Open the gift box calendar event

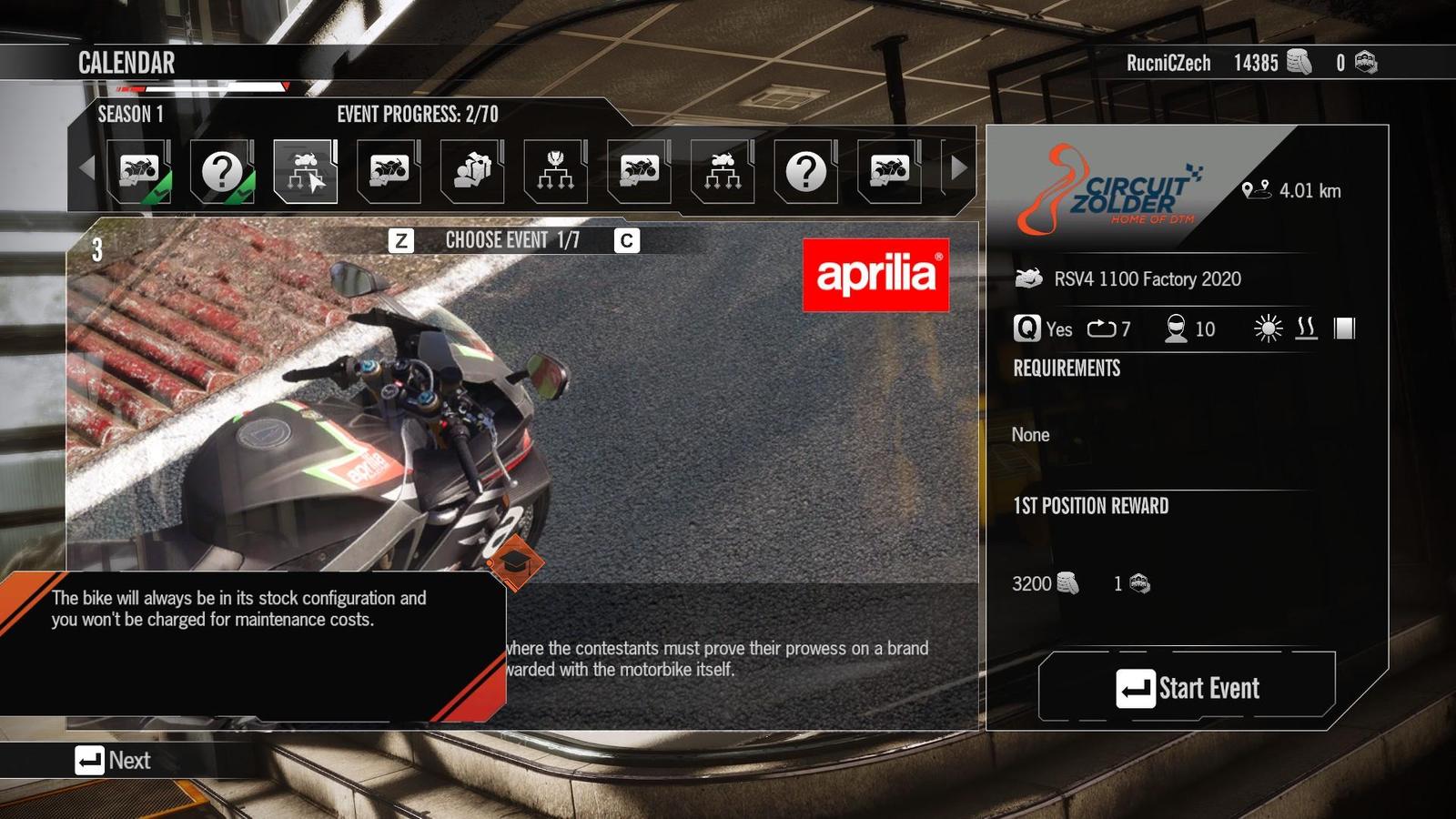(x=472, y=171)
